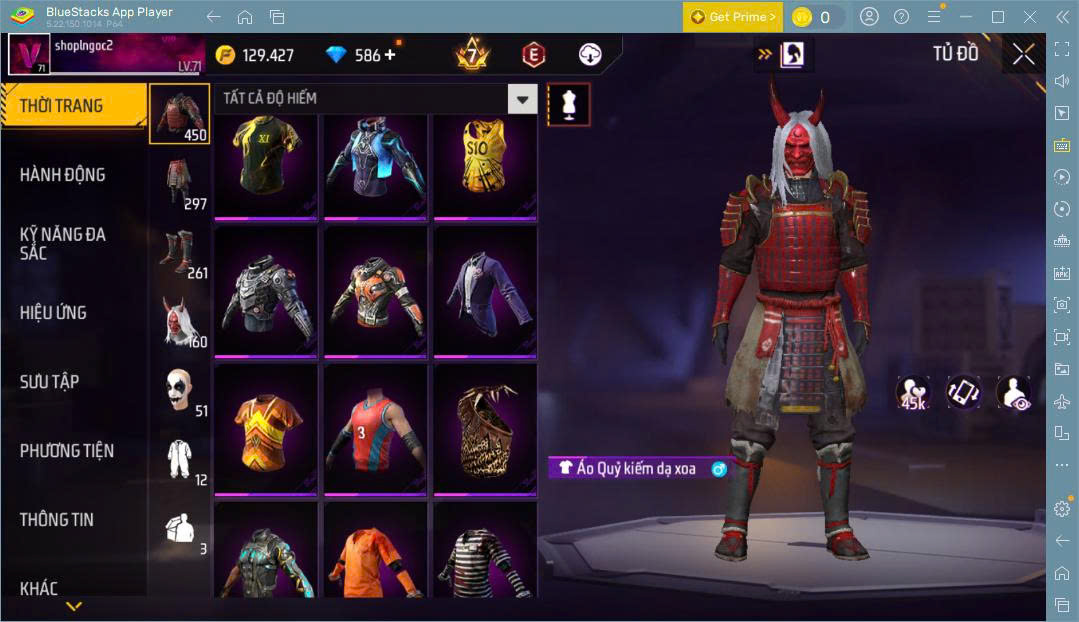The image size is (1079, 622).
Task: Click the mannequin preview icon
Action: coord(568,104)
